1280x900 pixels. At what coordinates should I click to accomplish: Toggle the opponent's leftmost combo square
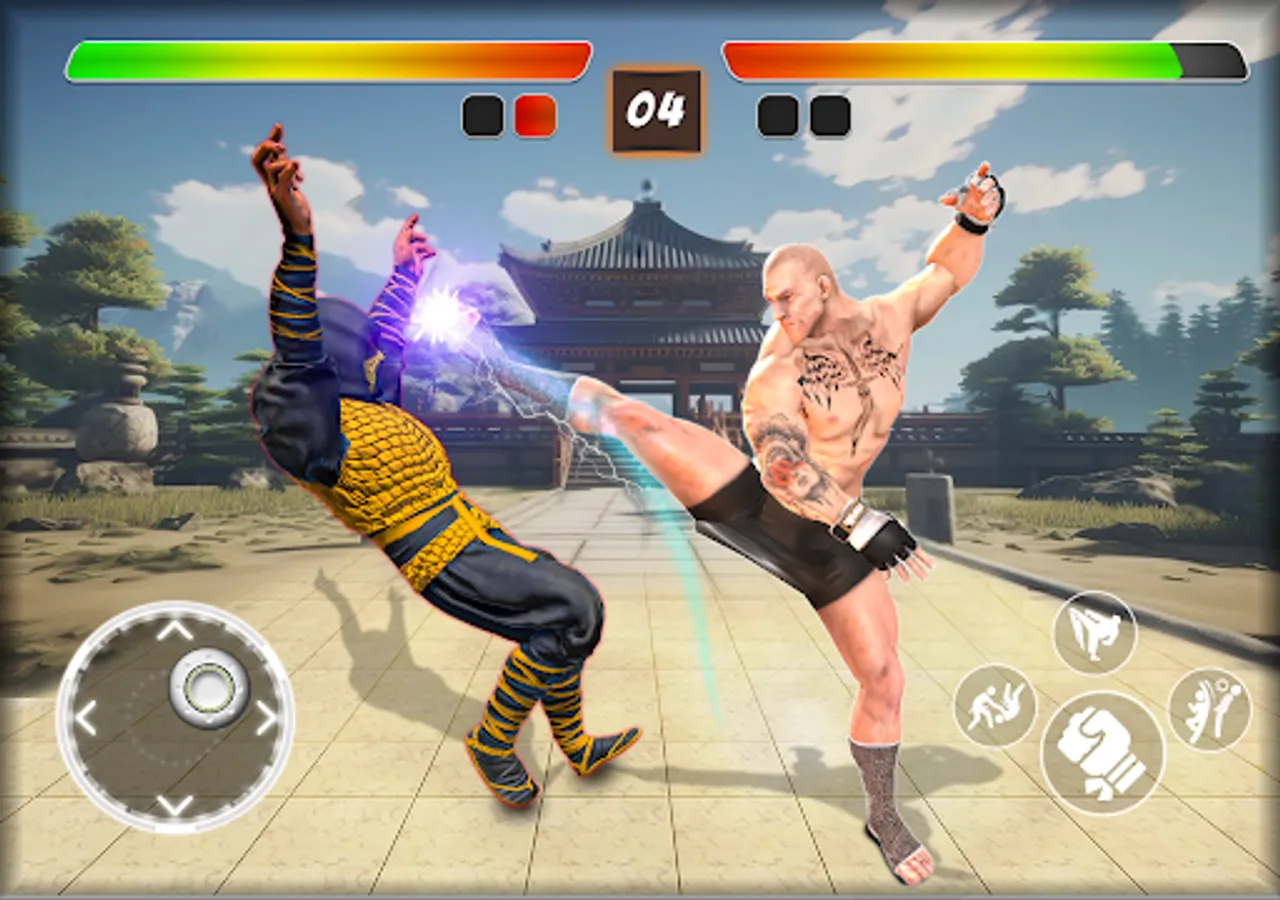776,117
